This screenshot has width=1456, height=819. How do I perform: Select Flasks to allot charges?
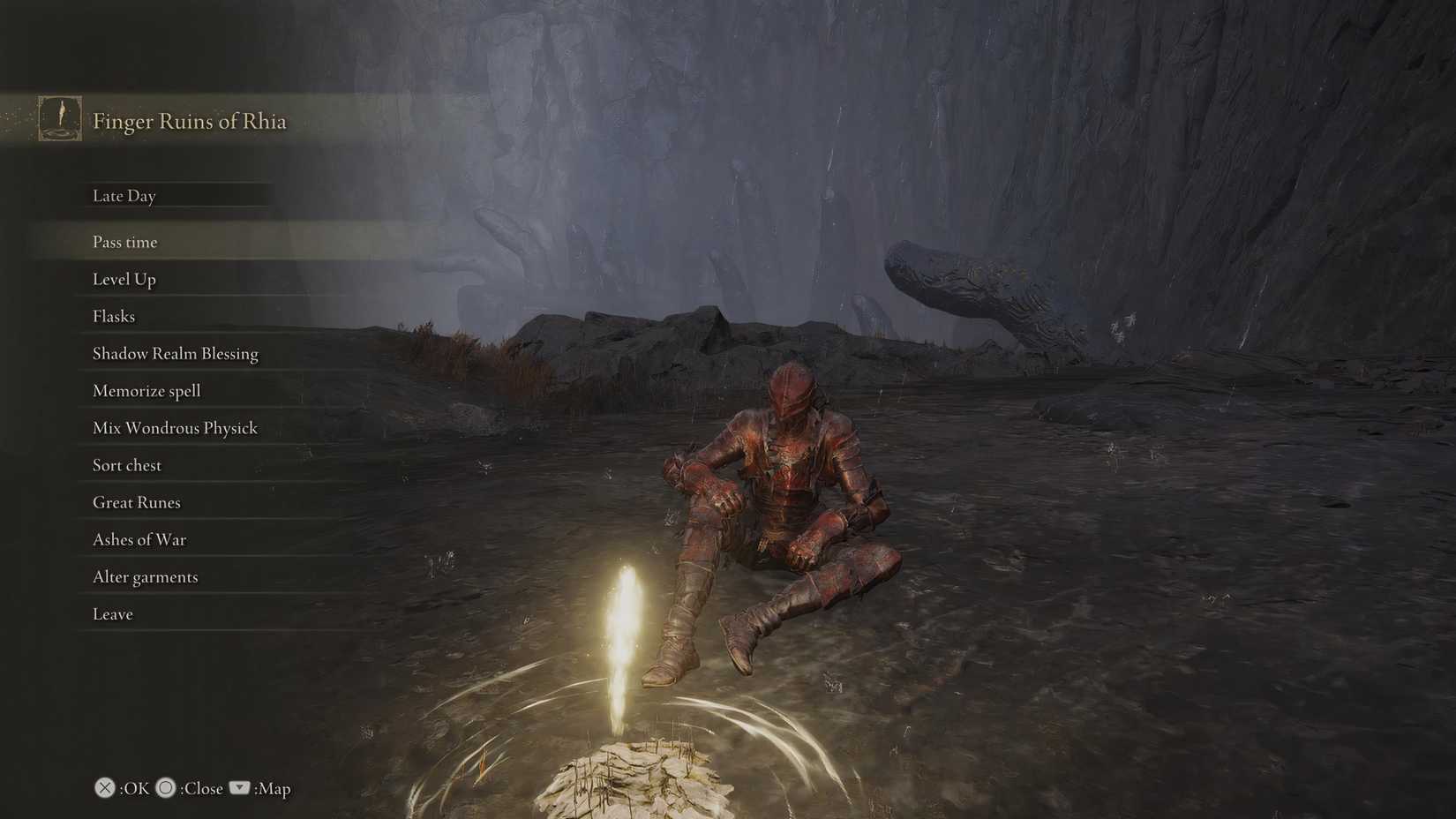point(113,316)
